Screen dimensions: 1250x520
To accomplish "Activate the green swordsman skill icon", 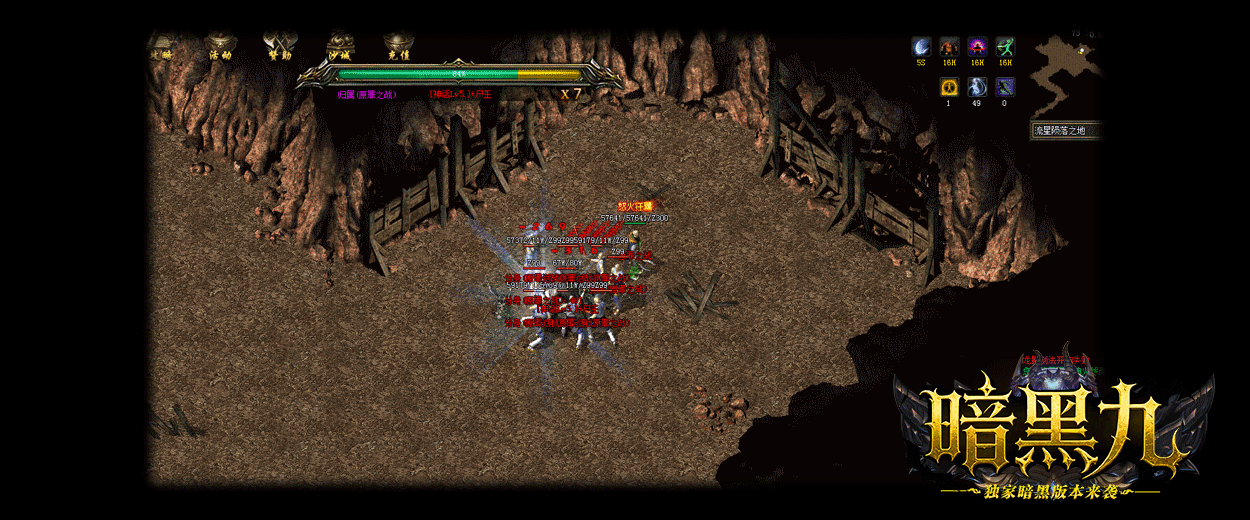I will tap(1005, 47).
